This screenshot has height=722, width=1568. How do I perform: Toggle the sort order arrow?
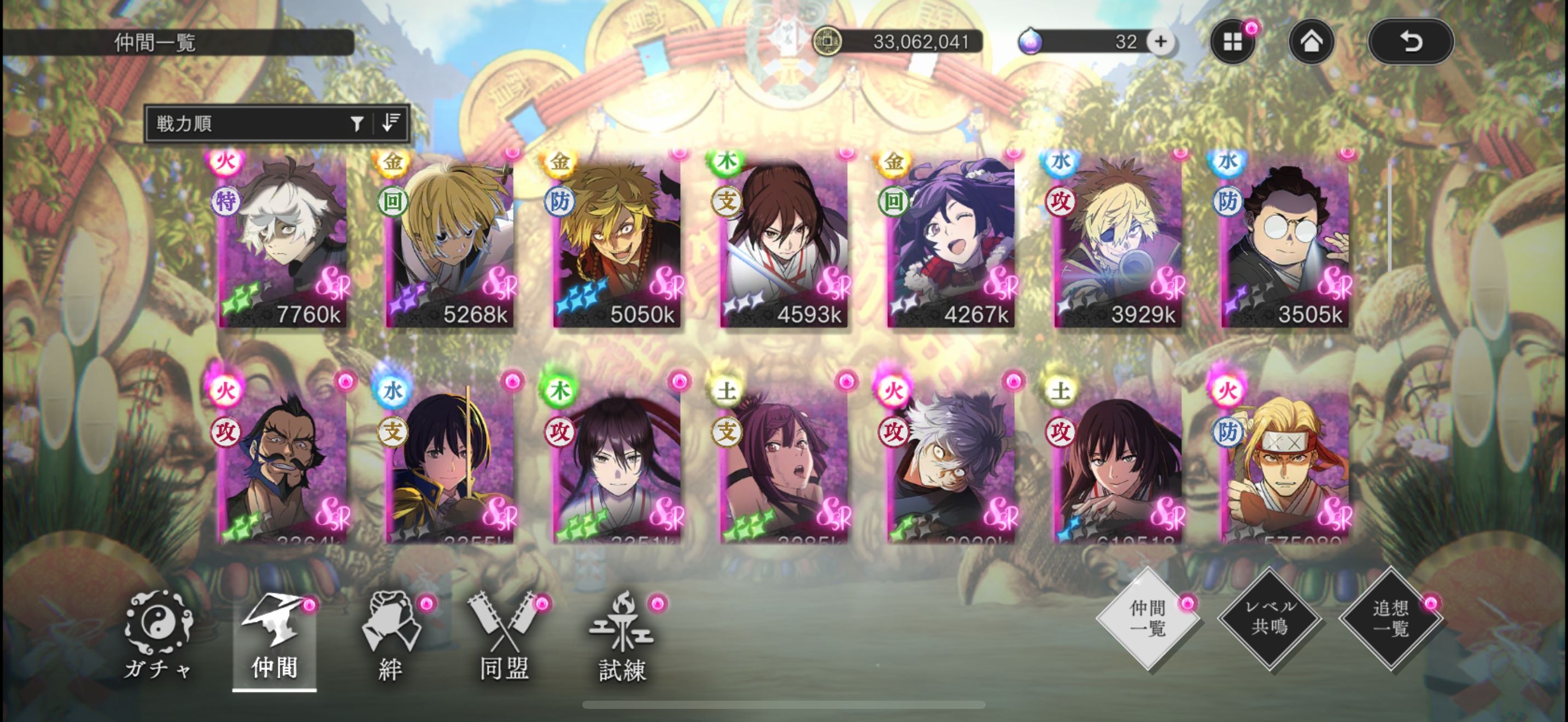[391, 123]
